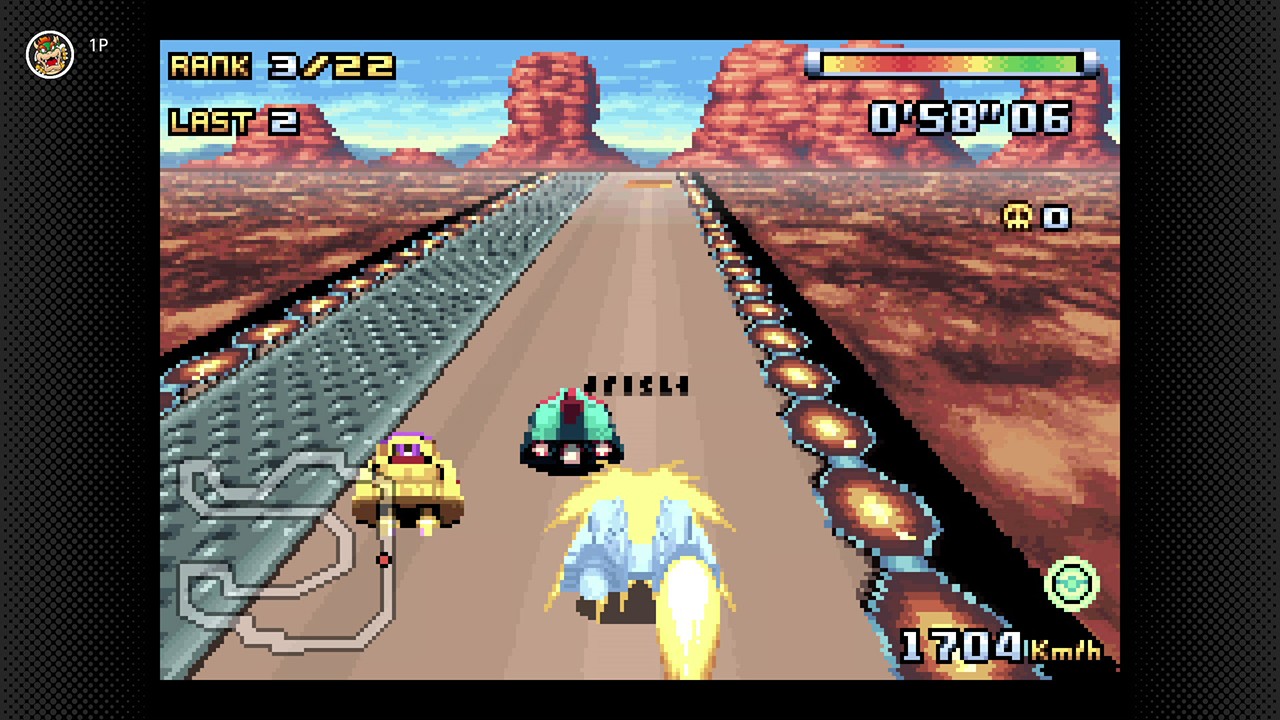Click the 1P label near the profile icon

point(97,44)
